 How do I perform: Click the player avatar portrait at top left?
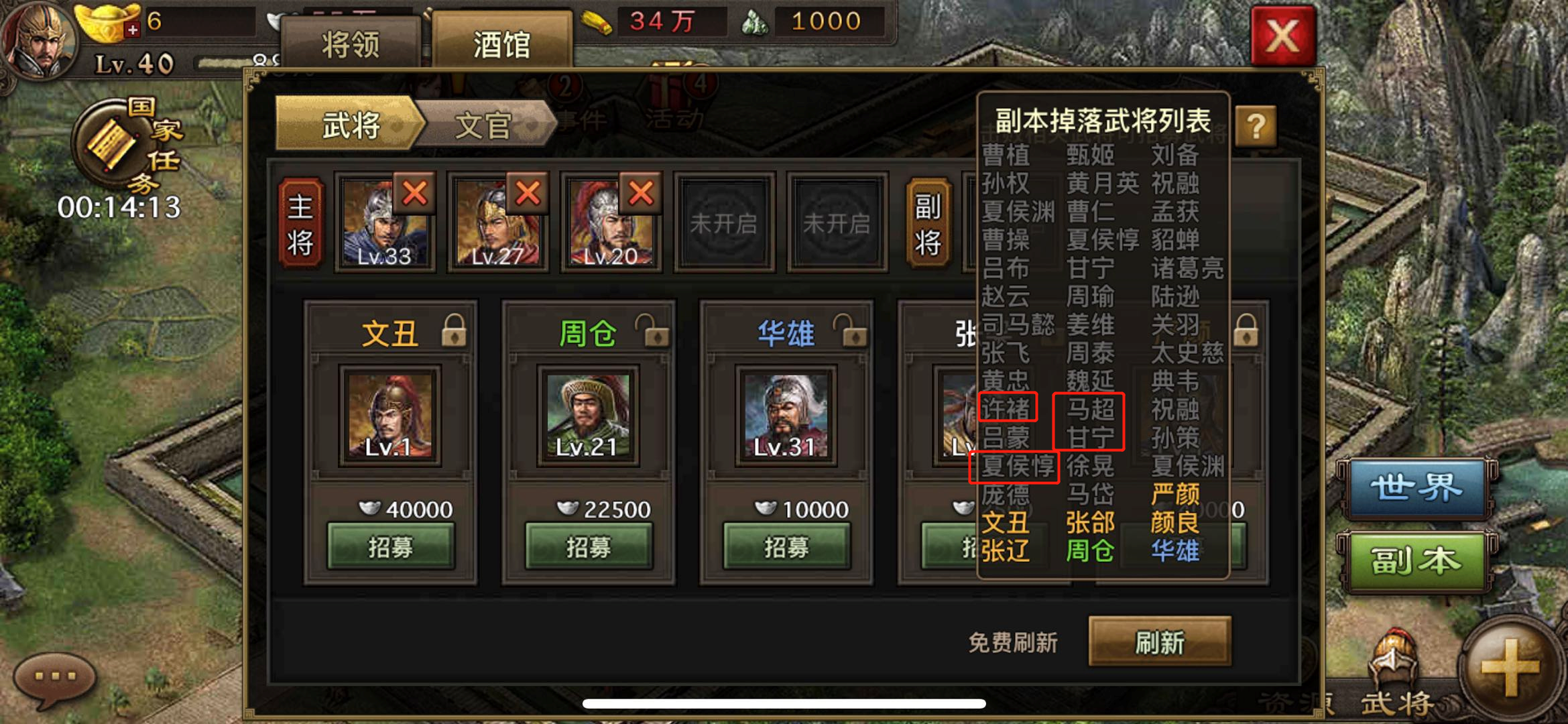[x=42, y=42]
